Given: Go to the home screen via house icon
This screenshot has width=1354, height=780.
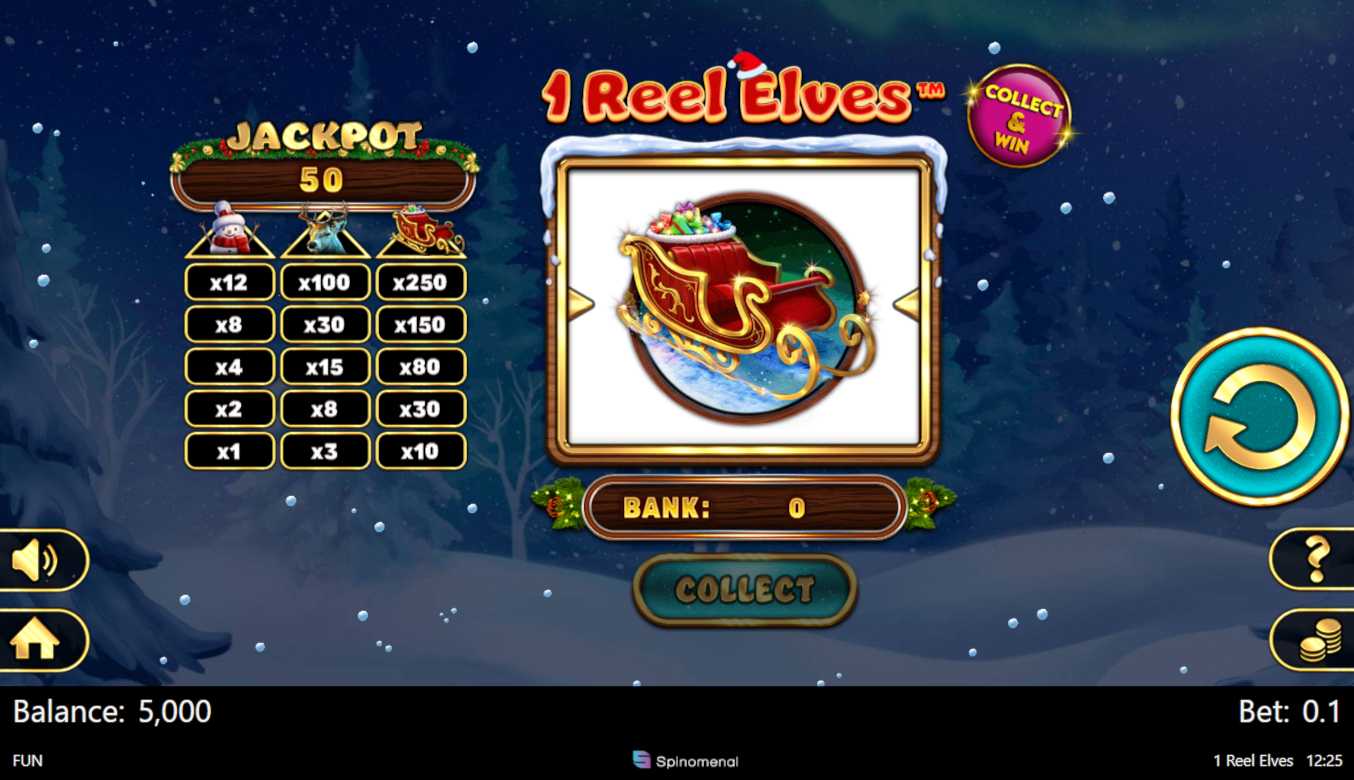Looking at the screenshot, I should [36, 641].
